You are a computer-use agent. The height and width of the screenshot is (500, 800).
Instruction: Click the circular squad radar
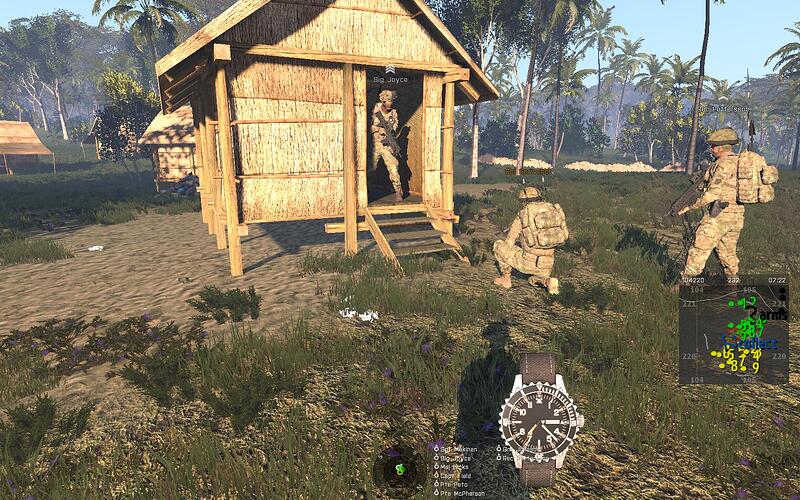399,467
